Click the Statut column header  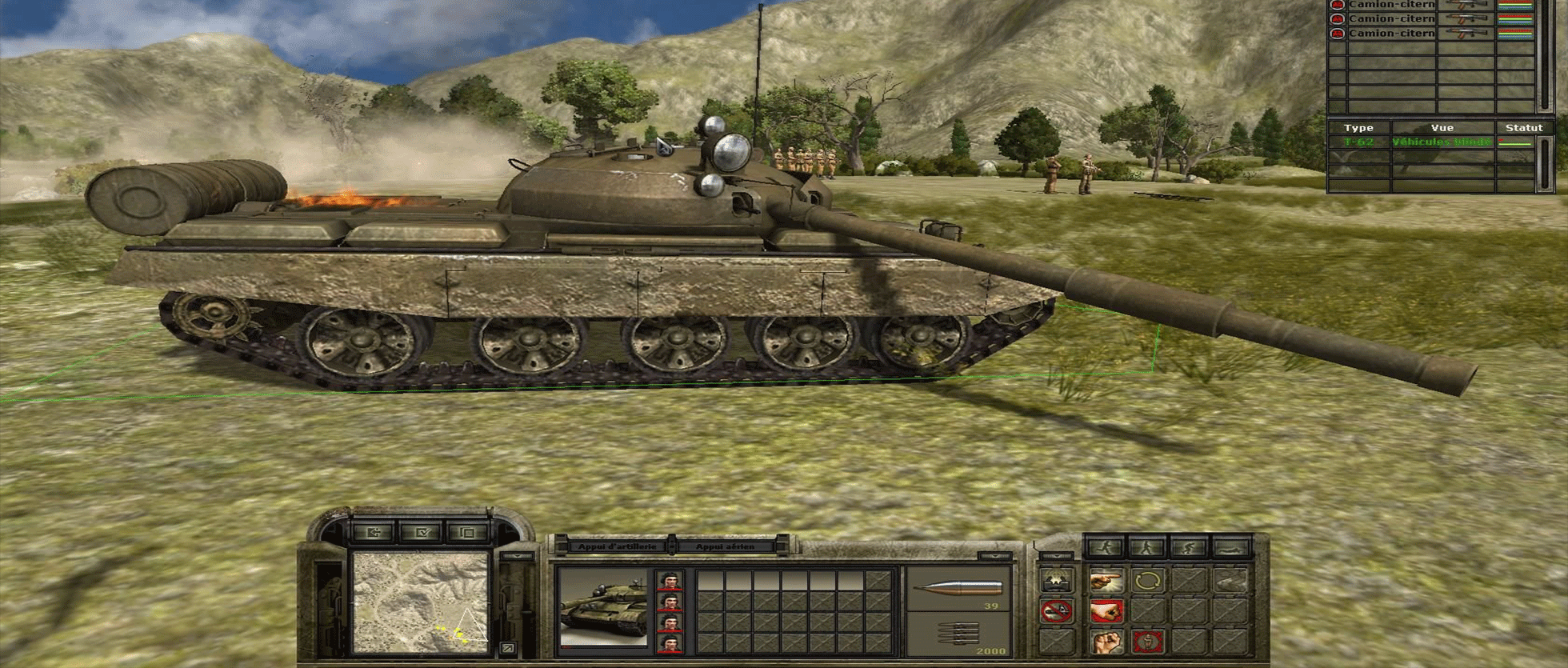click(1523, 128)
